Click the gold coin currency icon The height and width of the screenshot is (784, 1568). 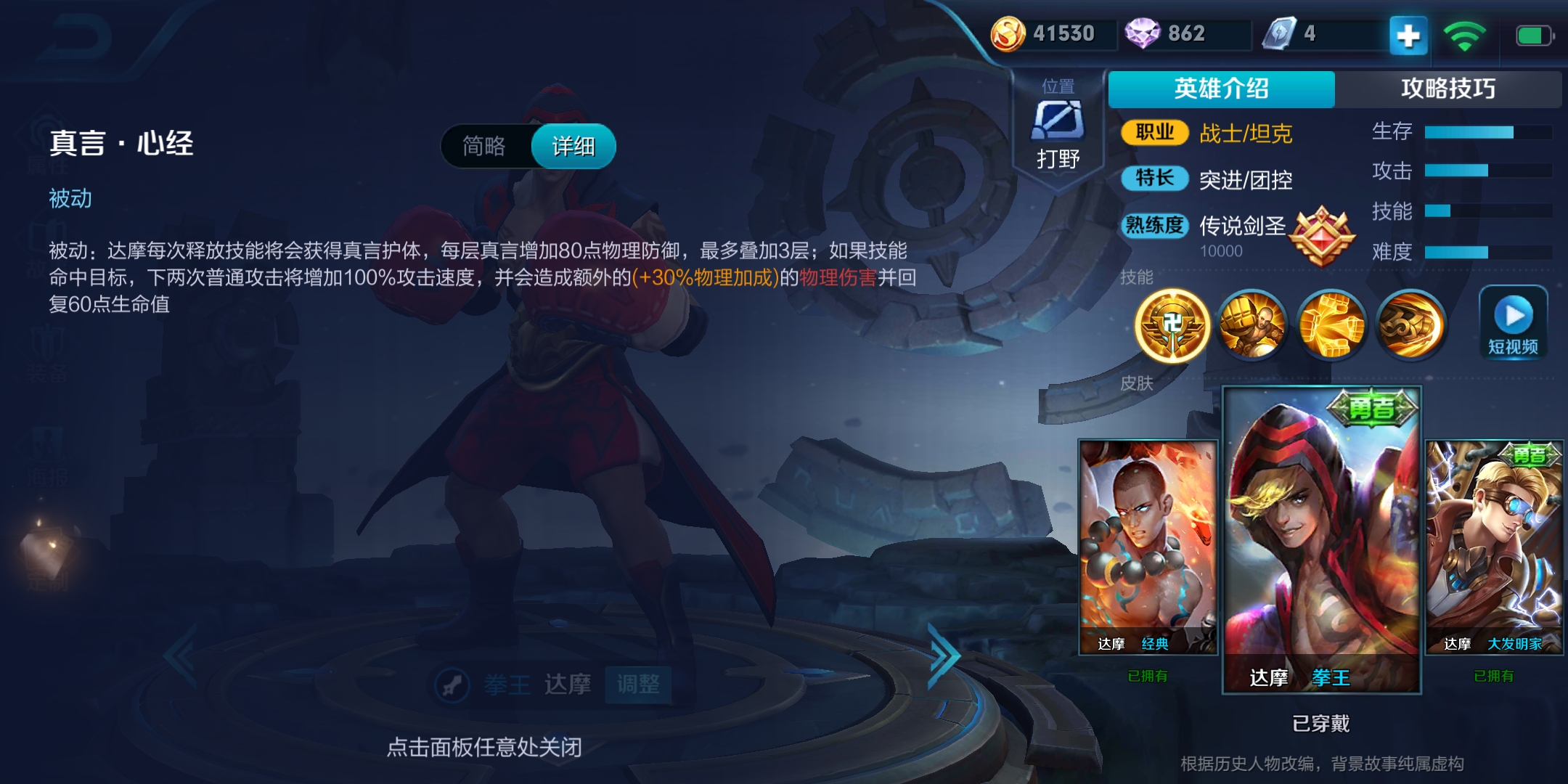[1008, 32]
